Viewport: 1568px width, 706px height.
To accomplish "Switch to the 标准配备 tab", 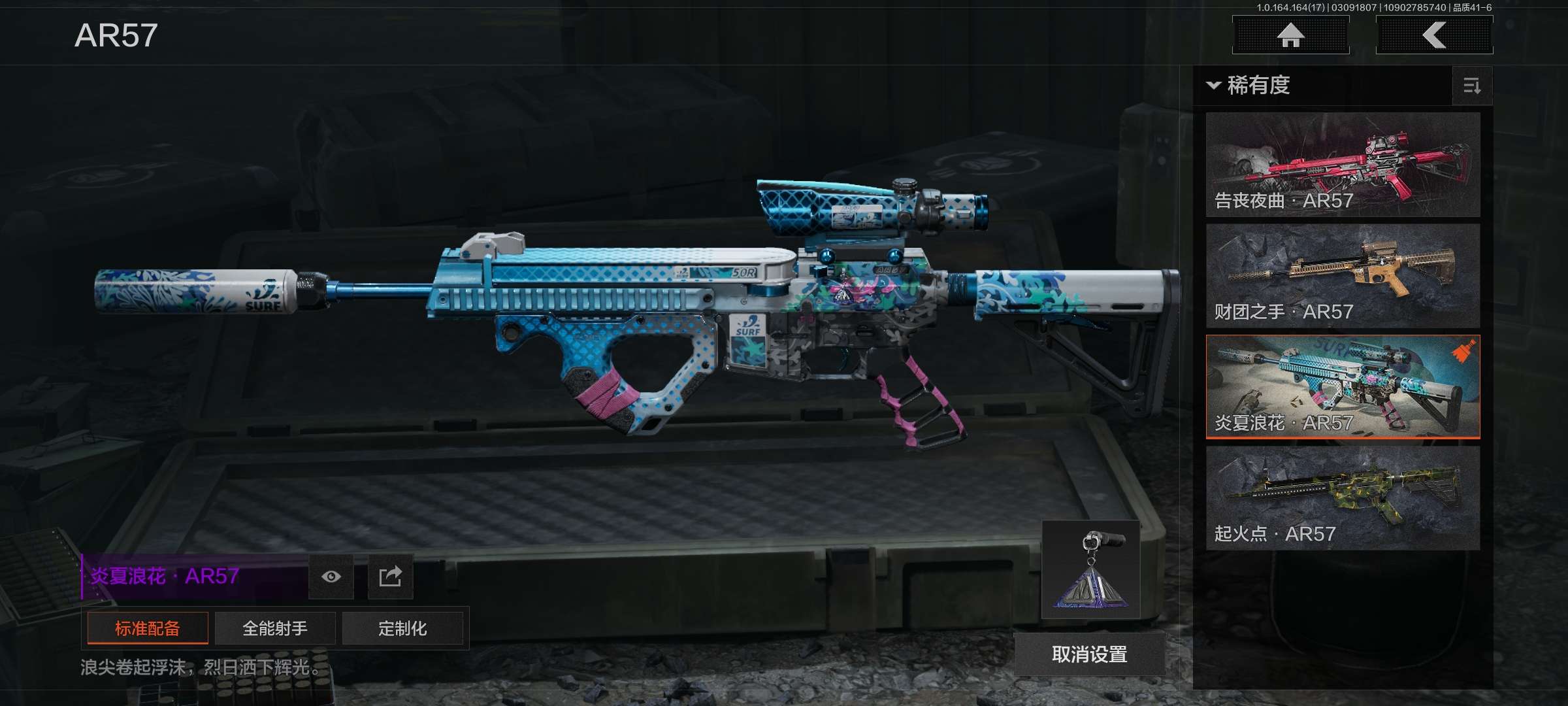I will tap(148, 628).
